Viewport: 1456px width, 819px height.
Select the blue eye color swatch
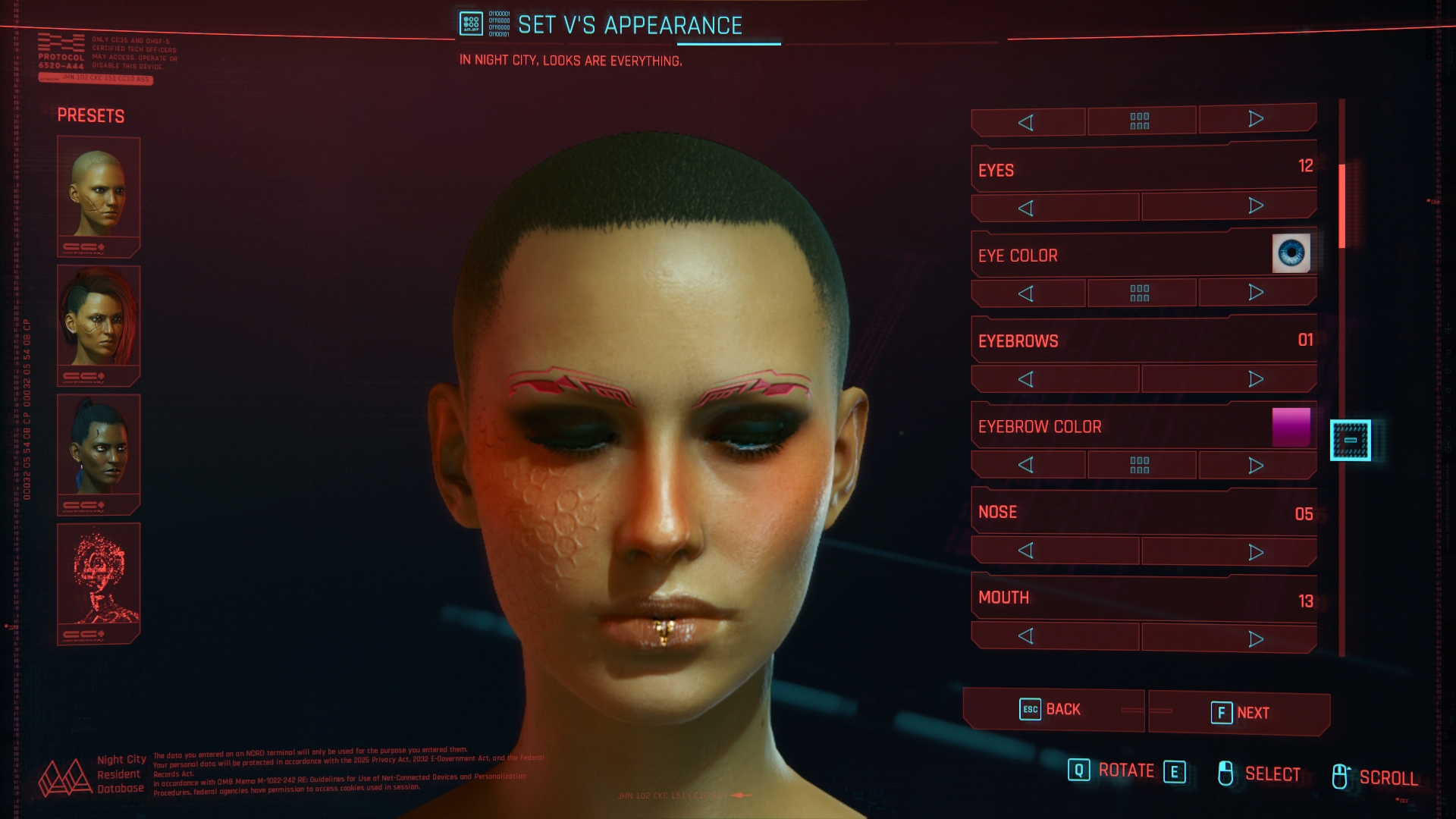point(1294,253)
